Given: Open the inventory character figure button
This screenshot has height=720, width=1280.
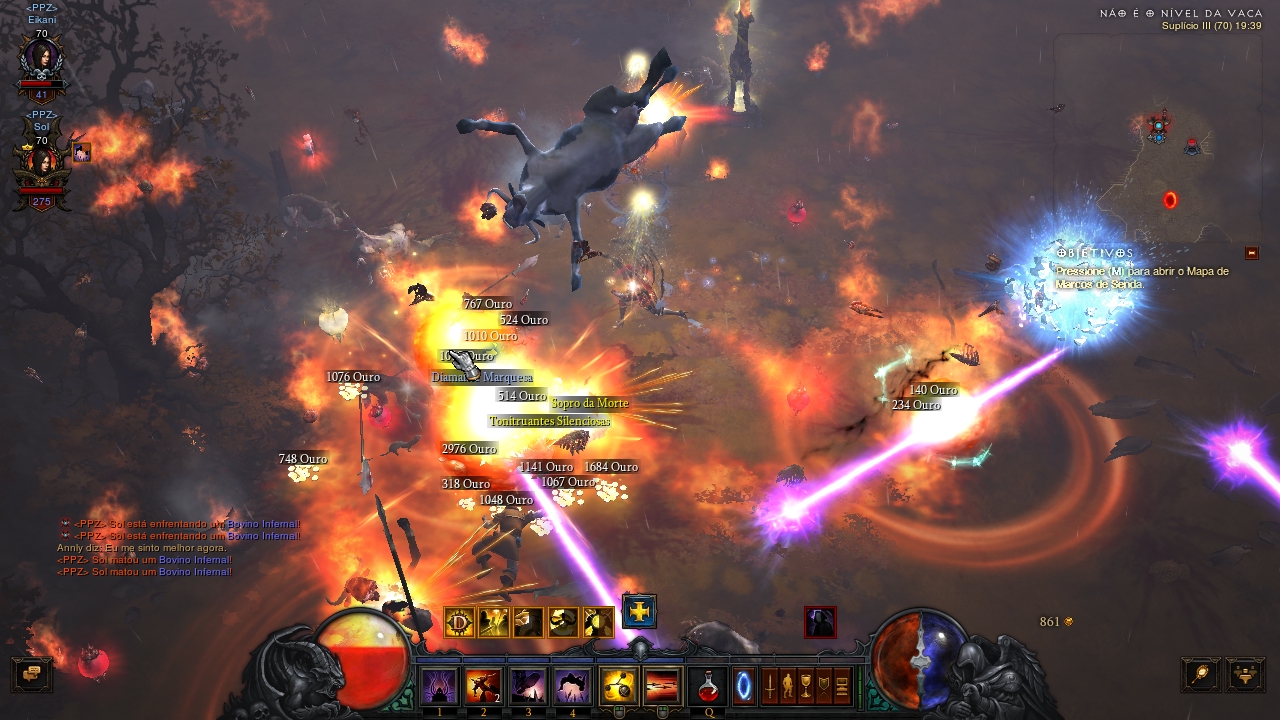Looking at the screenshot, I should pyautogui.click(x=788, y=686).
